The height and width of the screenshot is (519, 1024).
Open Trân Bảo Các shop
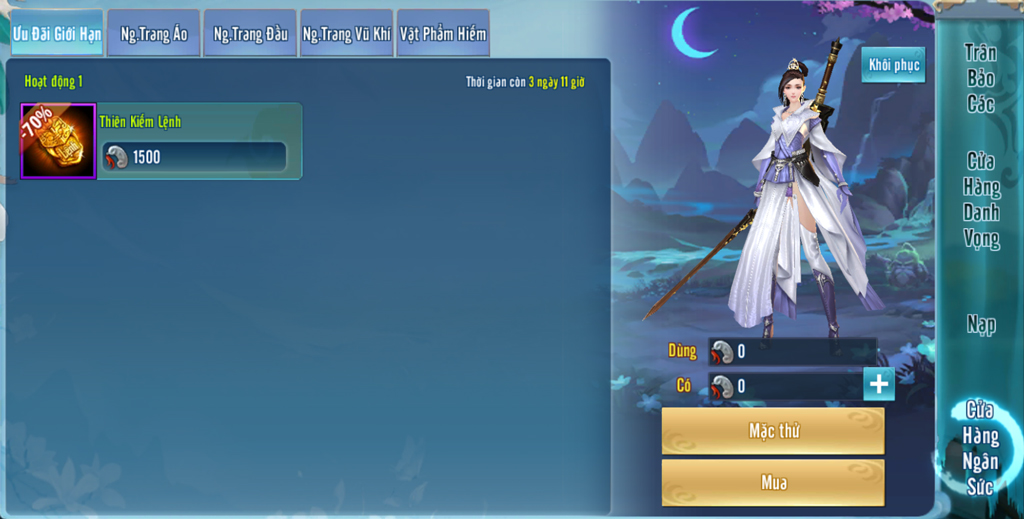click(x=980, y=78)
